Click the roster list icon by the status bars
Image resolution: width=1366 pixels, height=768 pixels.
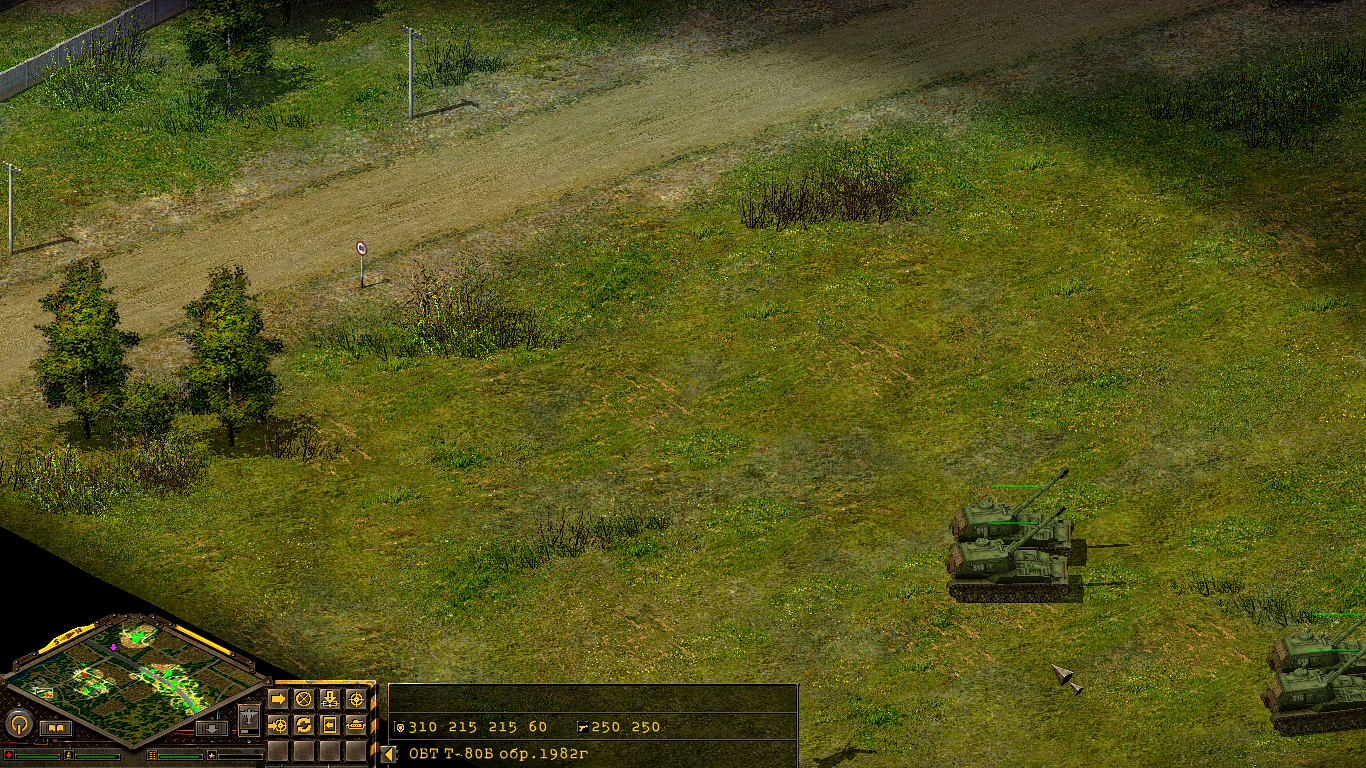point(152,755)
